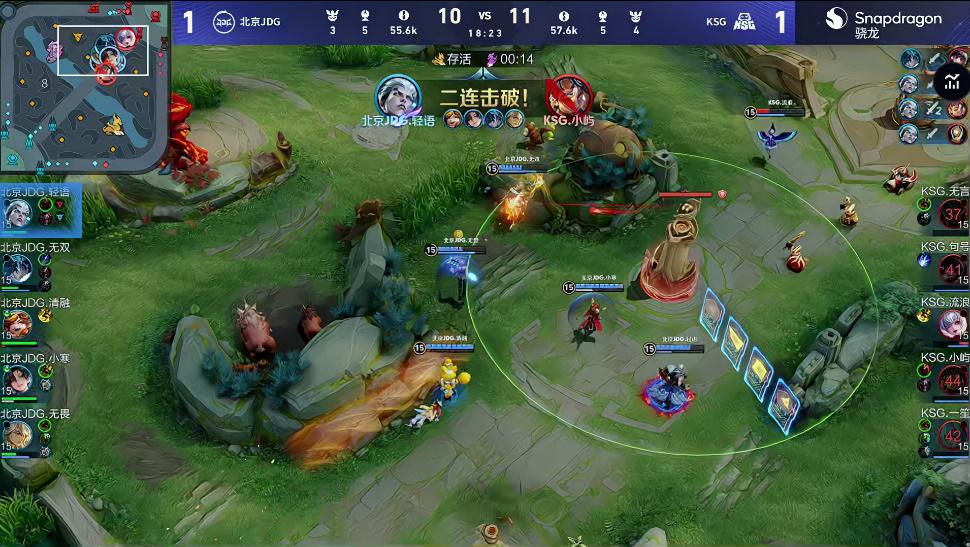
Task: Select the KSG.无言 player entry
Action: point(952,214)
